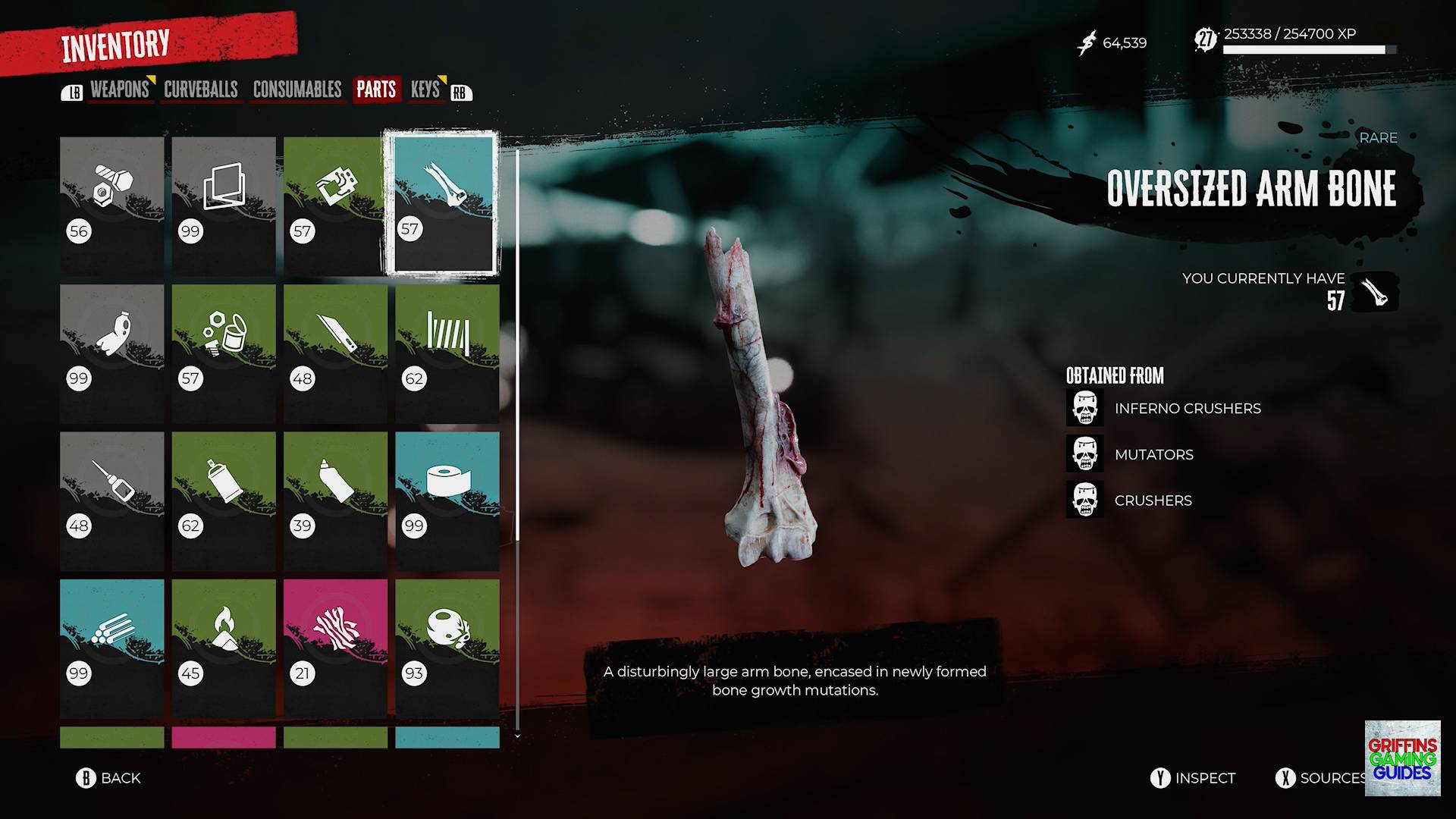This screenshot has width=1456, height=819.
Task: Select the blade part with 48 count
Action: tap(335, 353)
